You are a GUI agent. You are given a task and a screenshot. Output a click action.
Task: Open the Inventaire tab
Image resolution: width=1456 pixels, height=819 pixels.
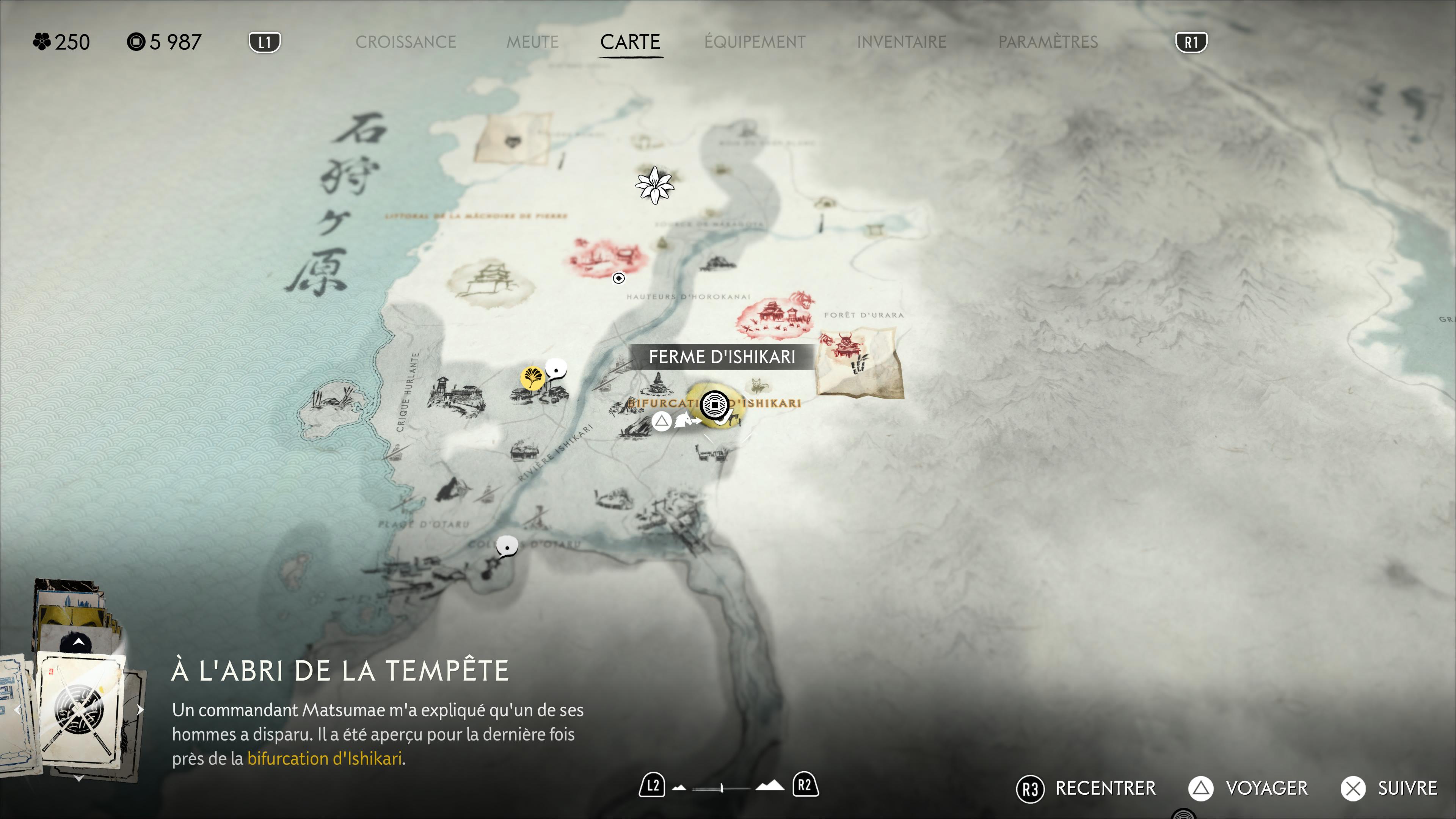(901, 42)
